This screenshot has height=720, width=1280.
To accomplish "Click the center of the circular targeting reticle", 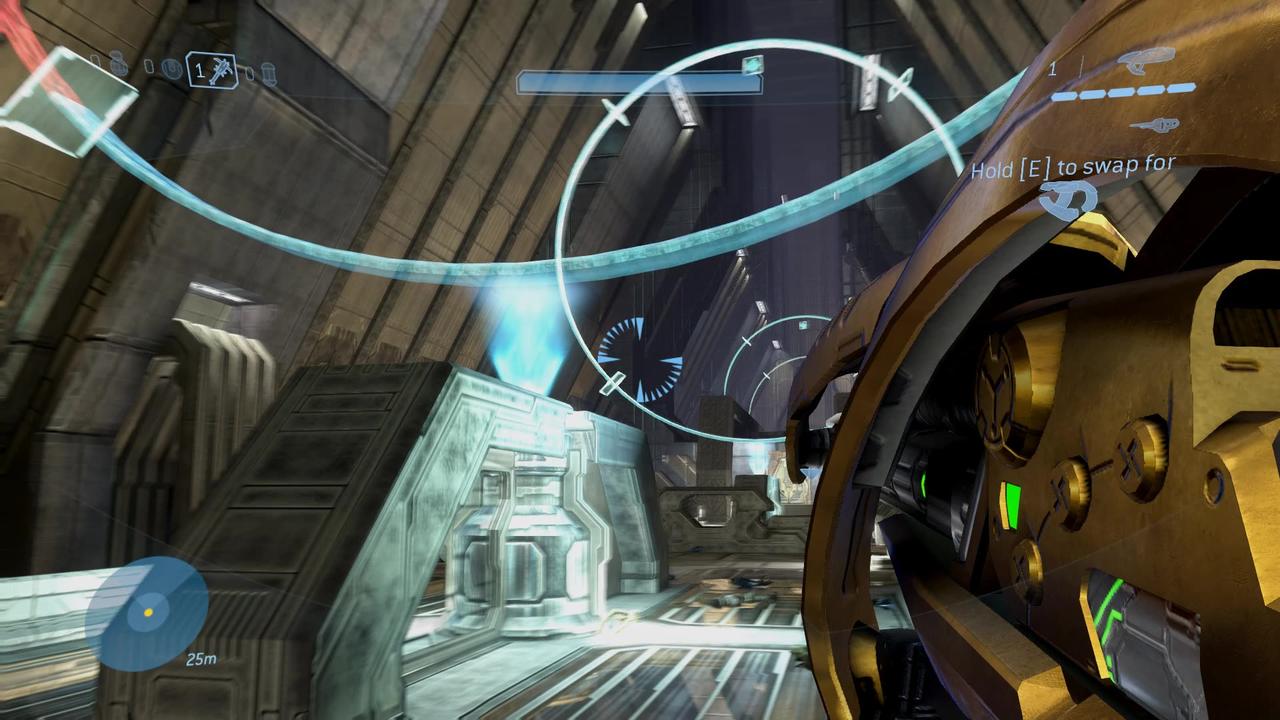I will (x=640, y=360).
